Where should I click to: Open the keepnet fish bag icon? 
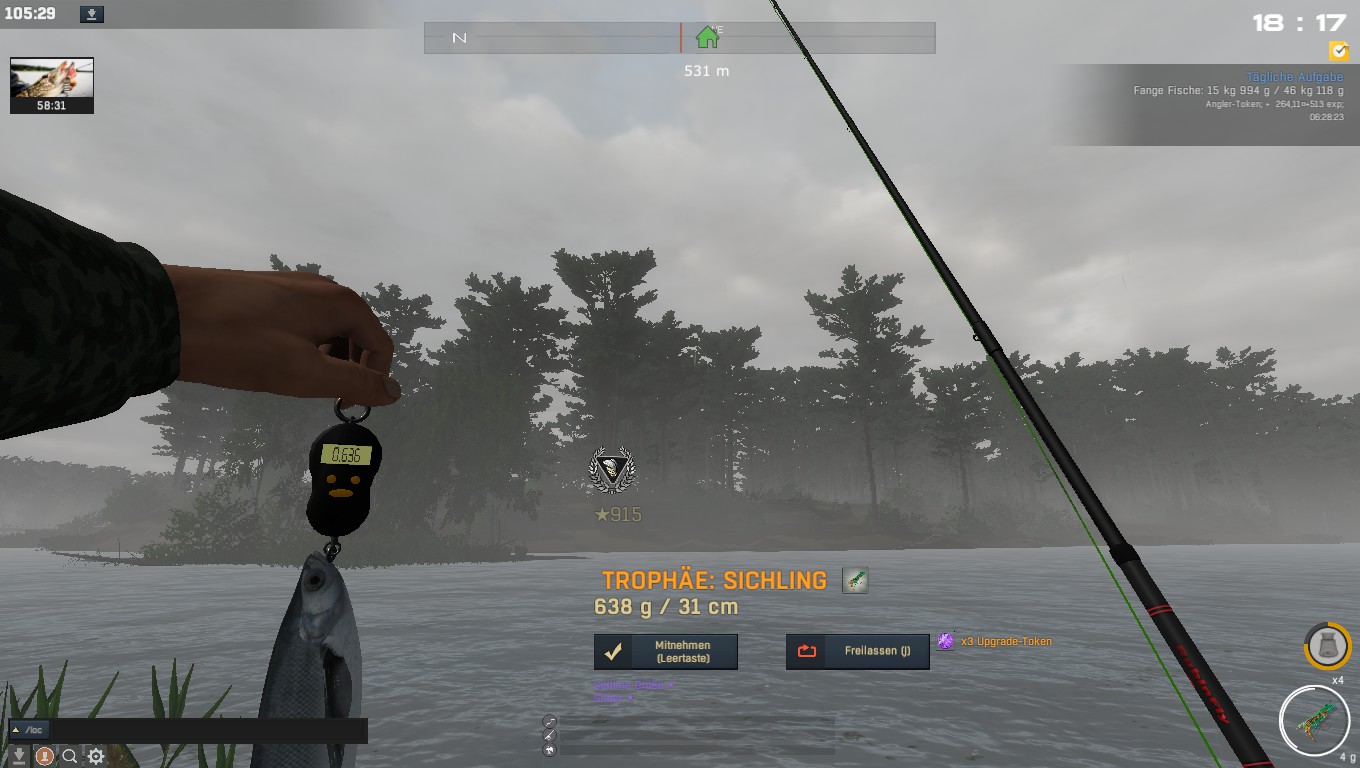point(1328,647)
